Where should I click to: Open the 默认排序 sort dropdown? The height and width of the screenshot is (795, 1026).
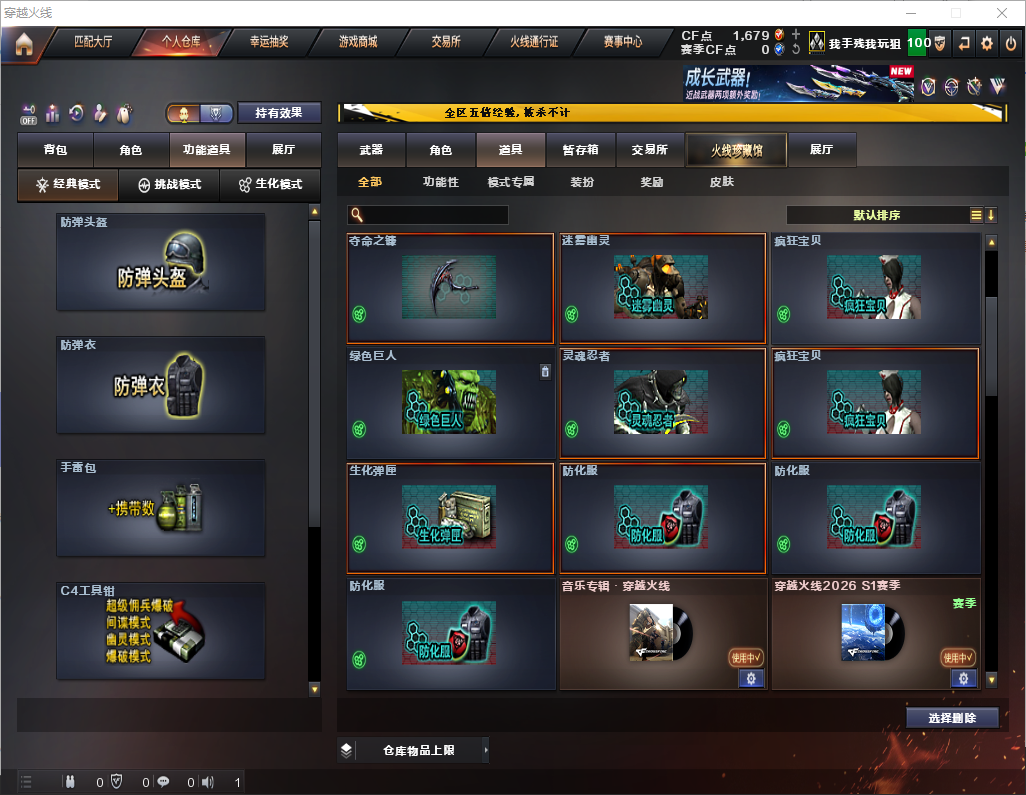click(876, 215)
